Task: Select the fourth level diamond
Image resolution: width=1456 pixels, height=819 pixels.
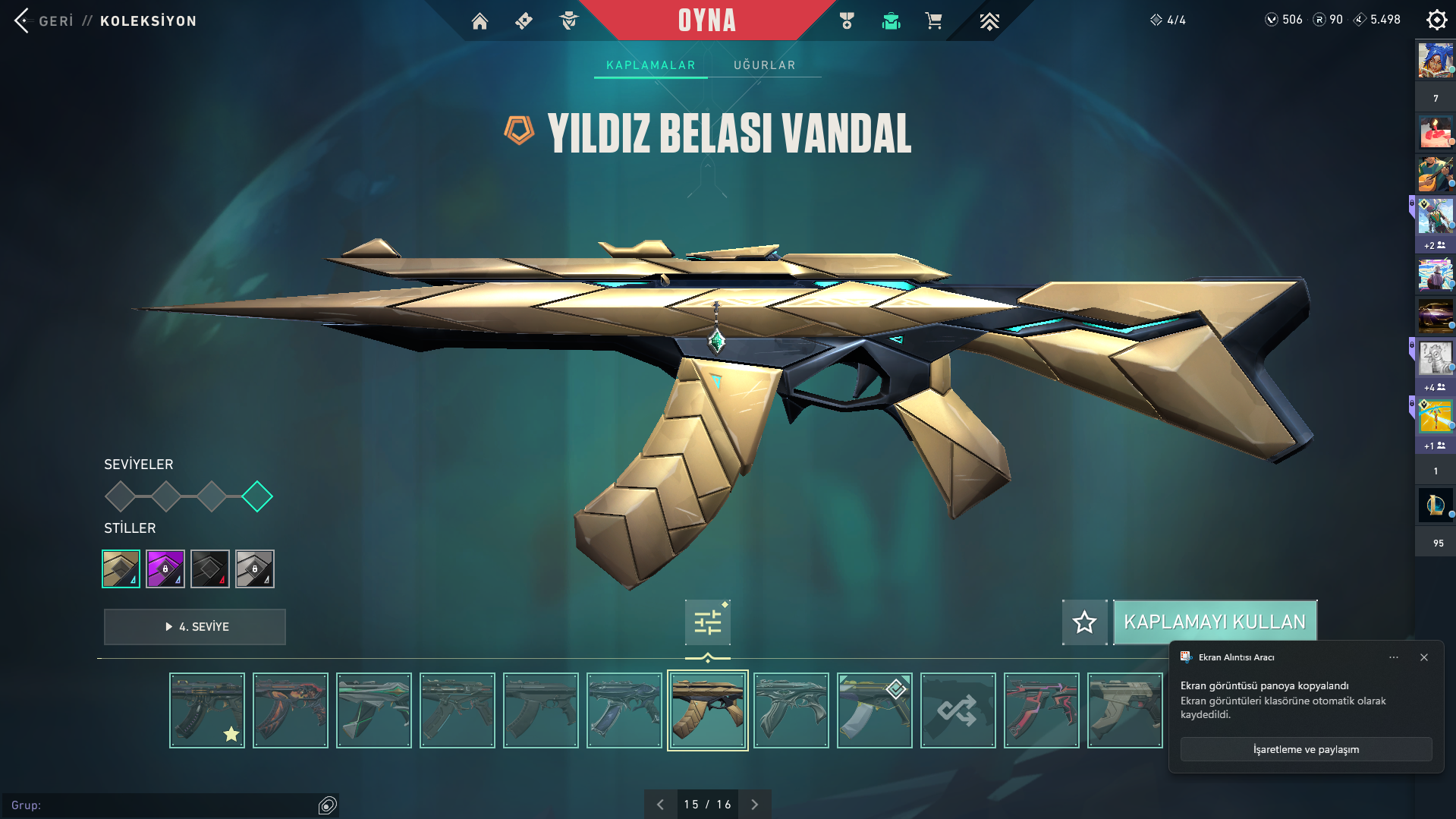Action: pyautogui.click(x=257, y=496)
